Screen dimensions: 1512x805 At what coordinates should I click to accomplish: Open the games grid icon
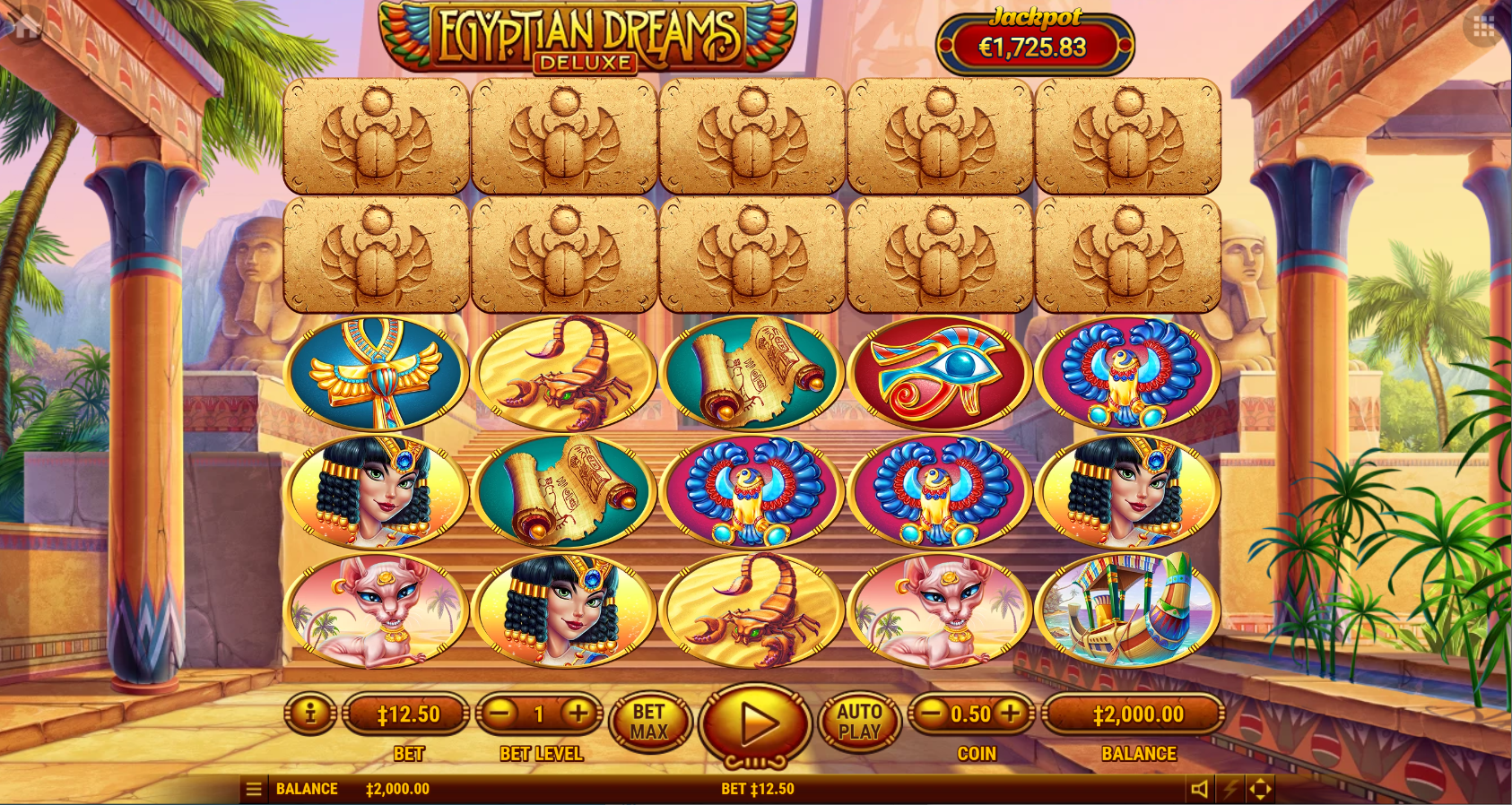pos(1484,27)
